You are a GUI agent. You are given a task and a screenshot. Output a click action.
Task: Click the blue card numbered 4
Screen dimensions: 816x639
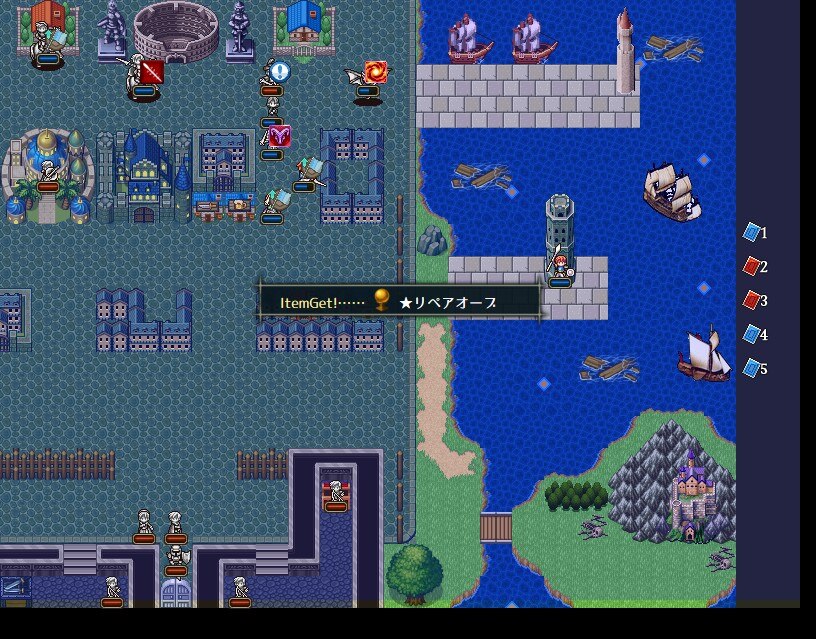752,335
